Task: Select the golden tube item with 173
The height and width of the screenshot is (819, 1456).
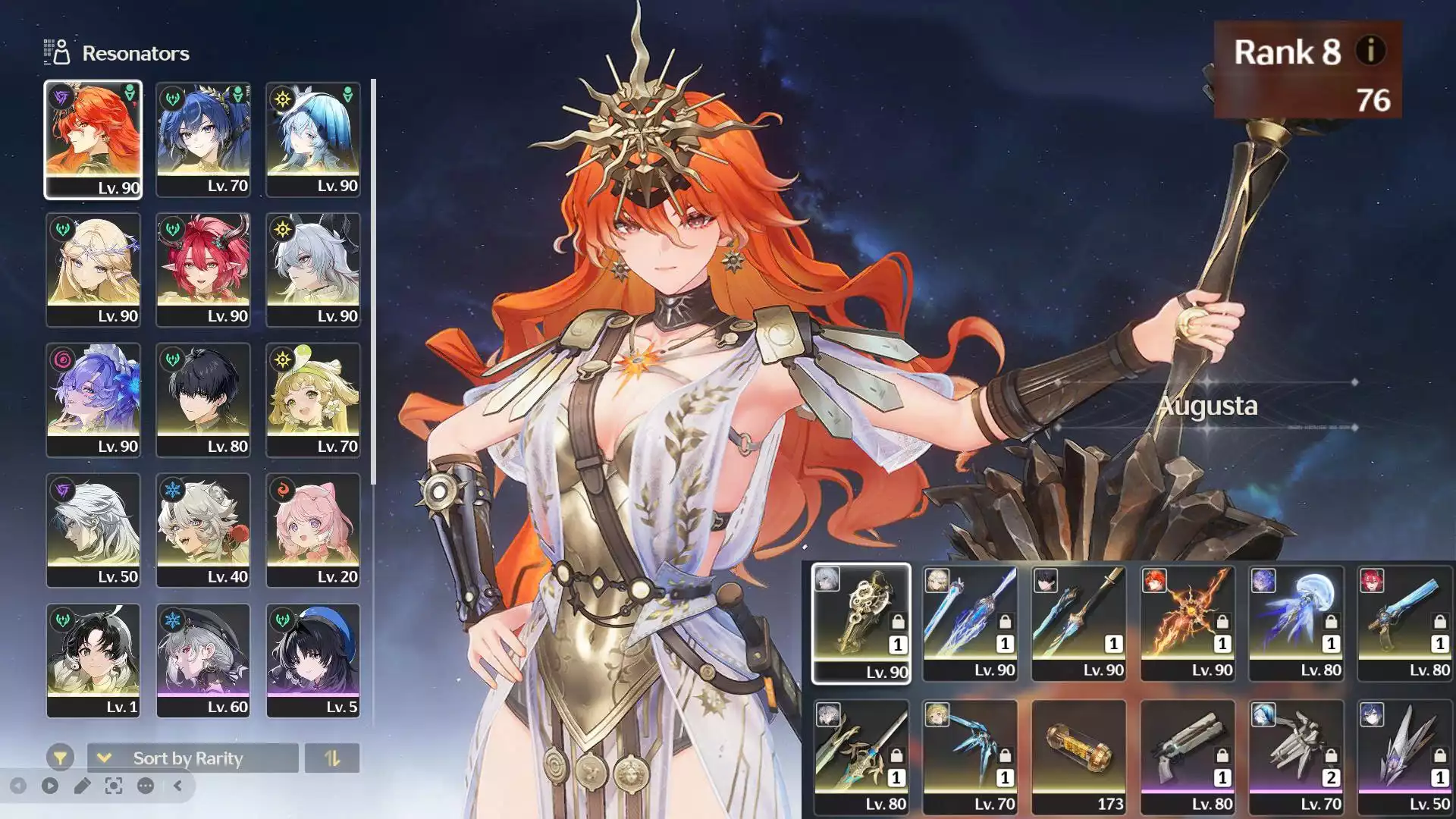Action: (1079, 757)
